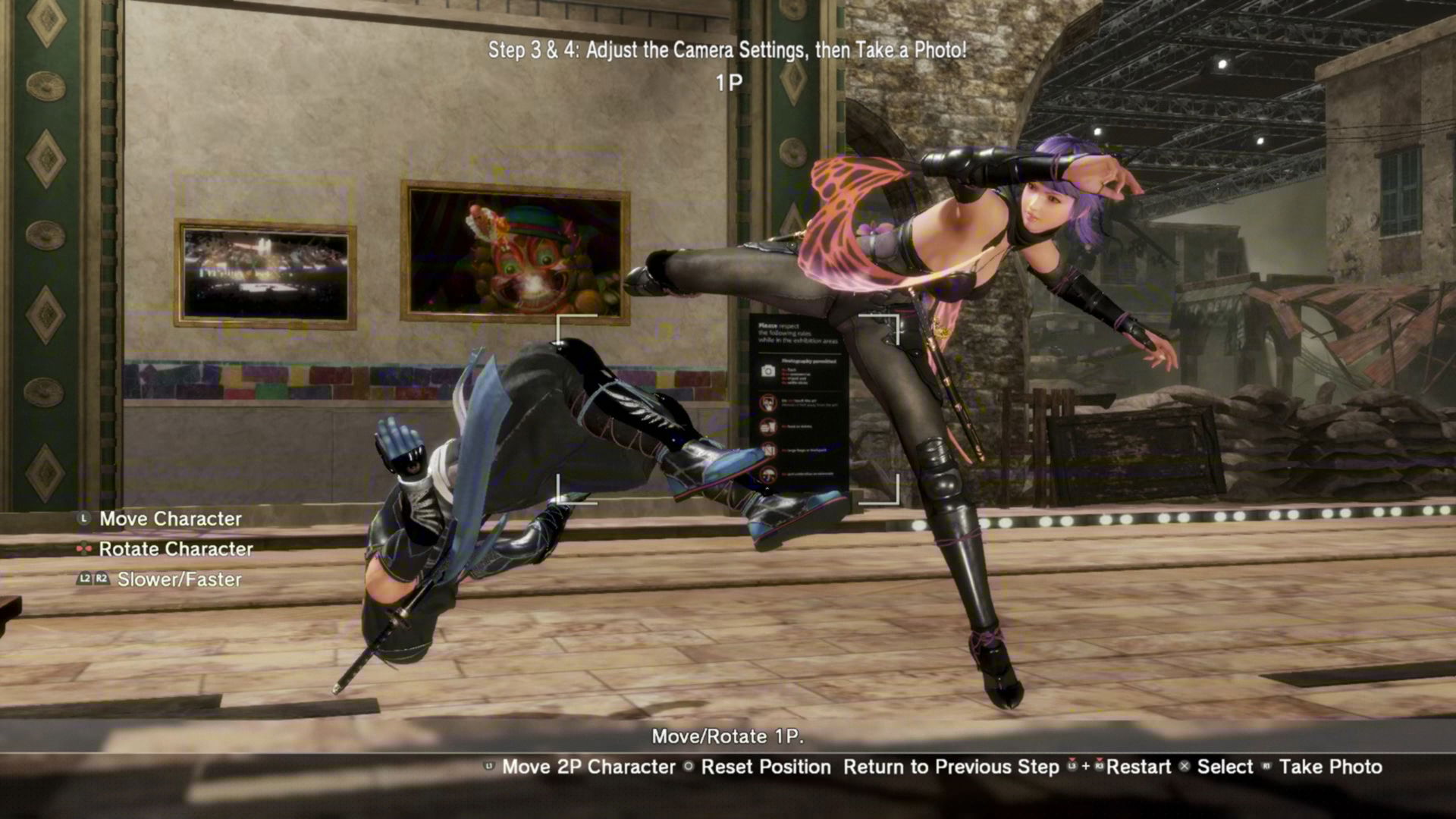Viewport: 1456px width, 819px height.
Task: Click the Restart option
Action: coord(1137,767)
